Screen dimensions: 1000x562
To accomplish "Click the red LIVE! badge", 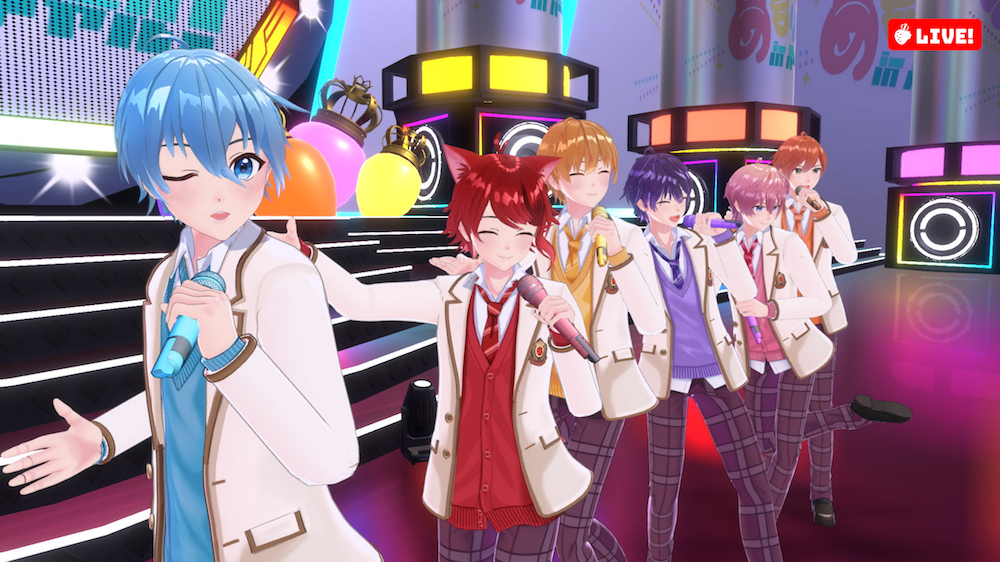I will [934, 35].
